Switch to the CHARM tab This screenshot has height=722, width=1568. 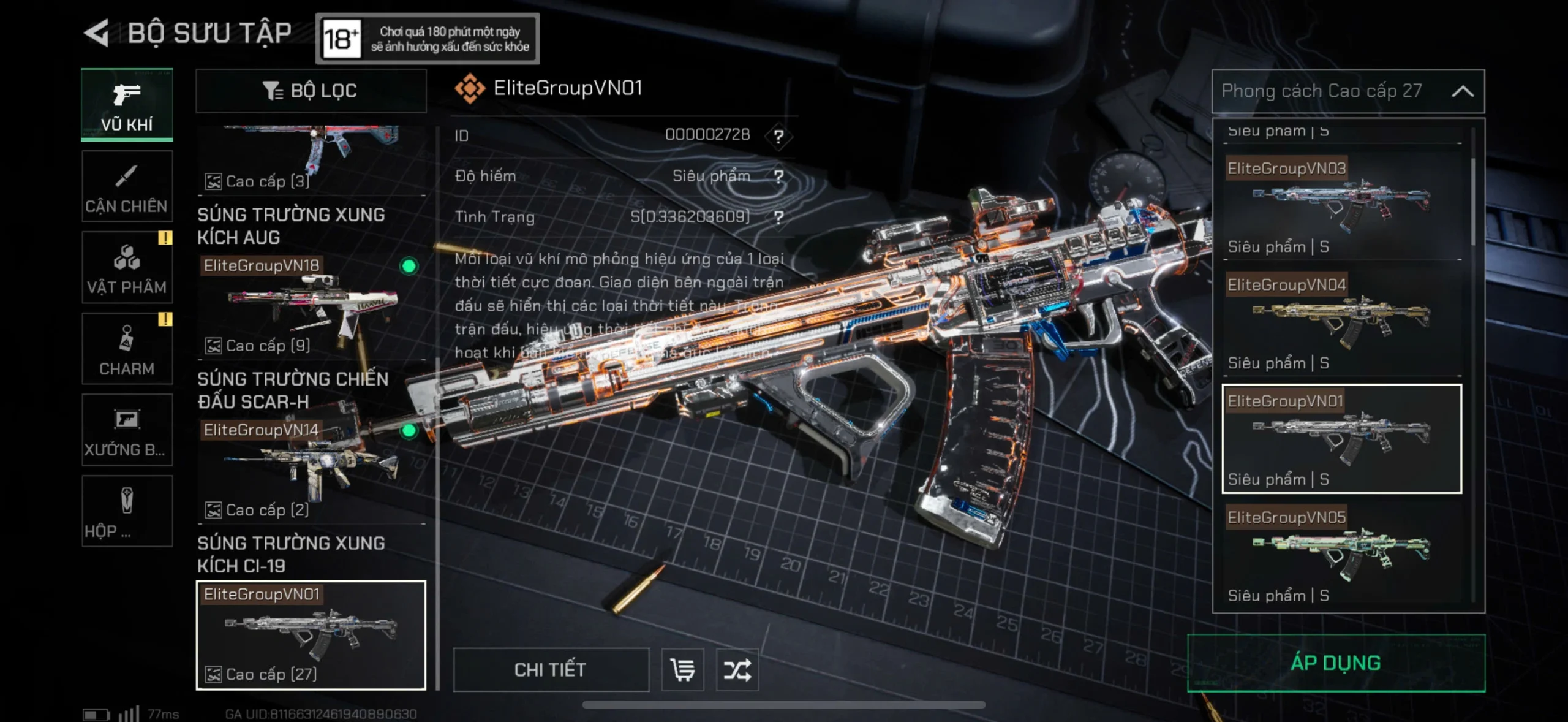click(127, 348)
